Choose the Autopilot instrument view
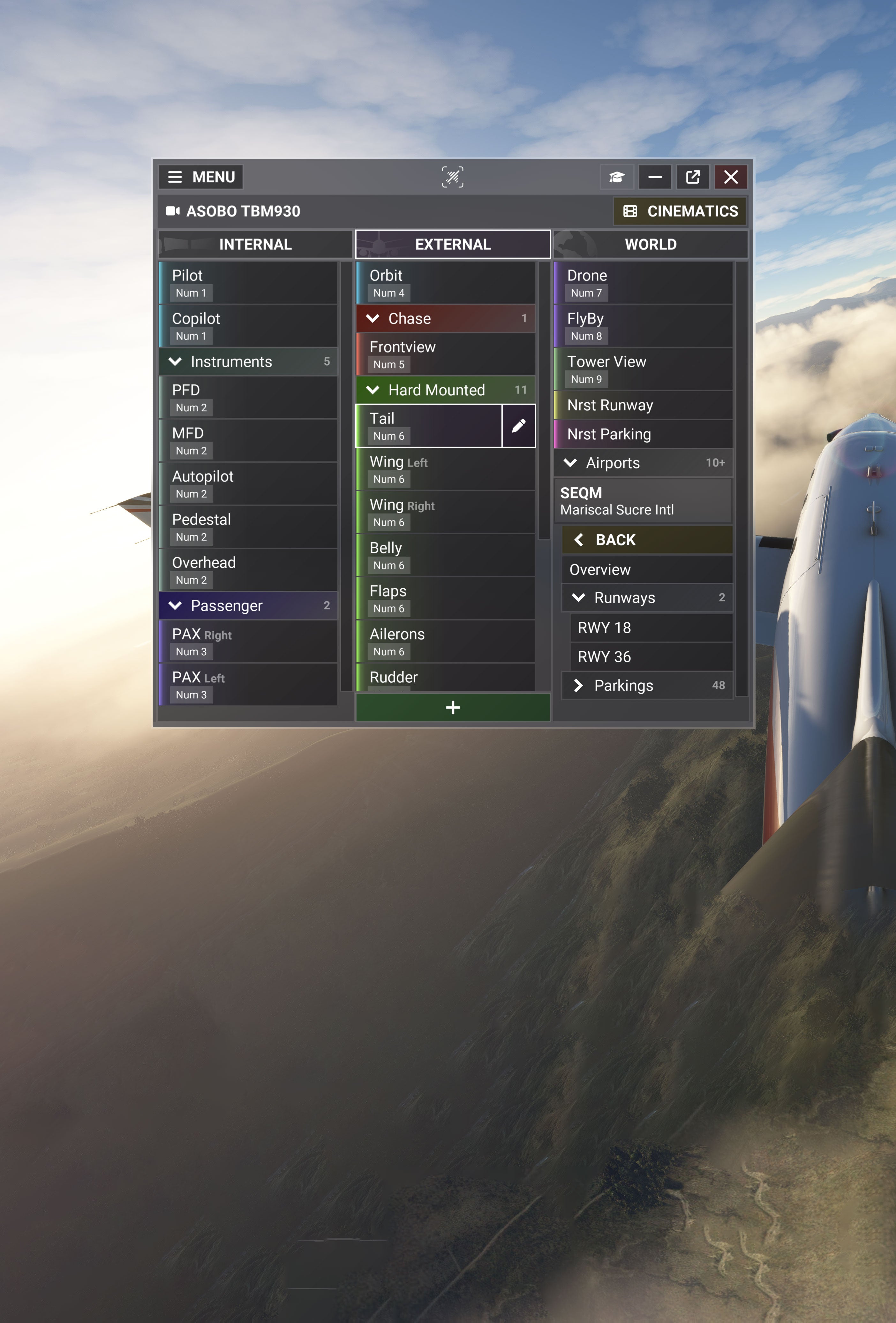 pos(248,483)
